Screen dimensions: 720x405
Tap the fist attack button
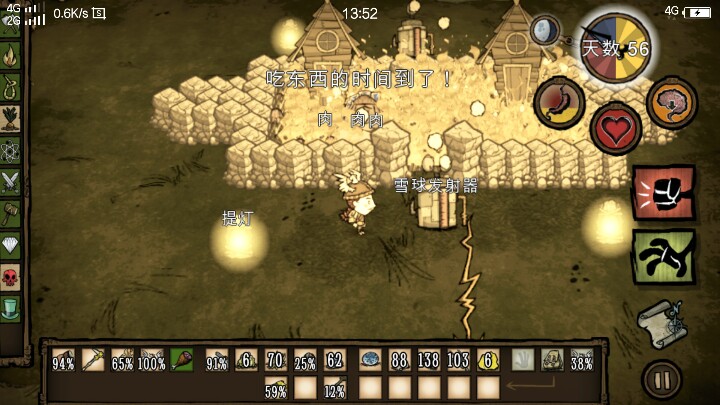(x=657, y=194)
